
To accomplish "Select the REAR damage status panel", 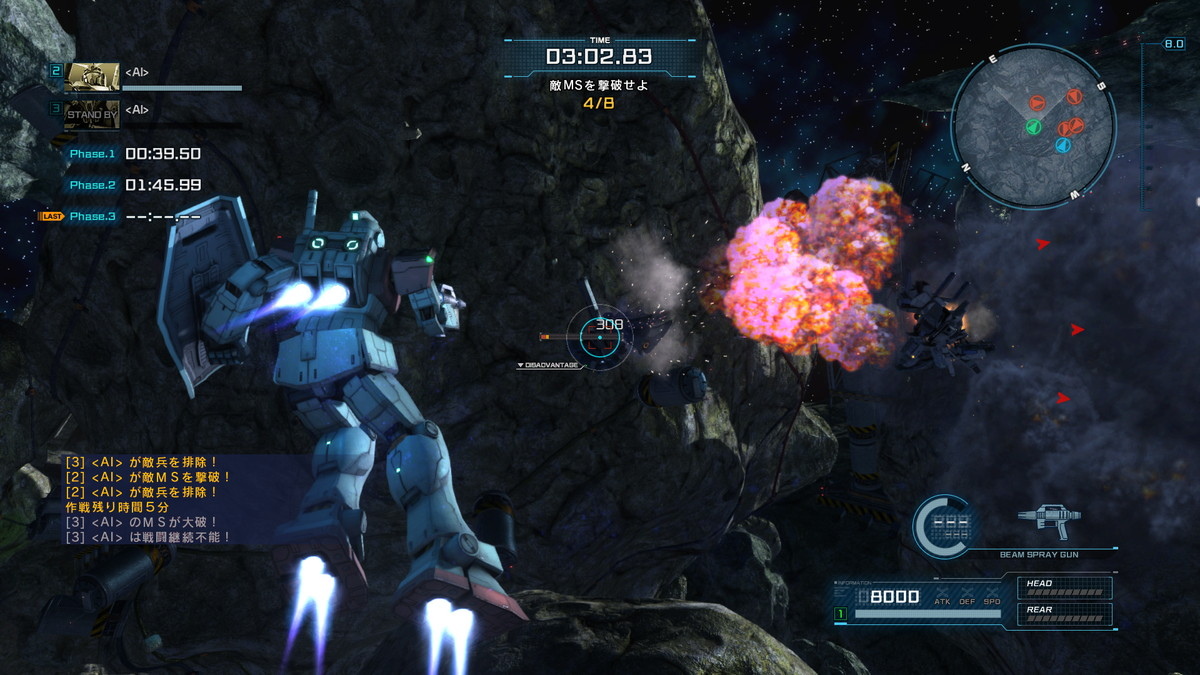I will click(x=1064, y=613).
